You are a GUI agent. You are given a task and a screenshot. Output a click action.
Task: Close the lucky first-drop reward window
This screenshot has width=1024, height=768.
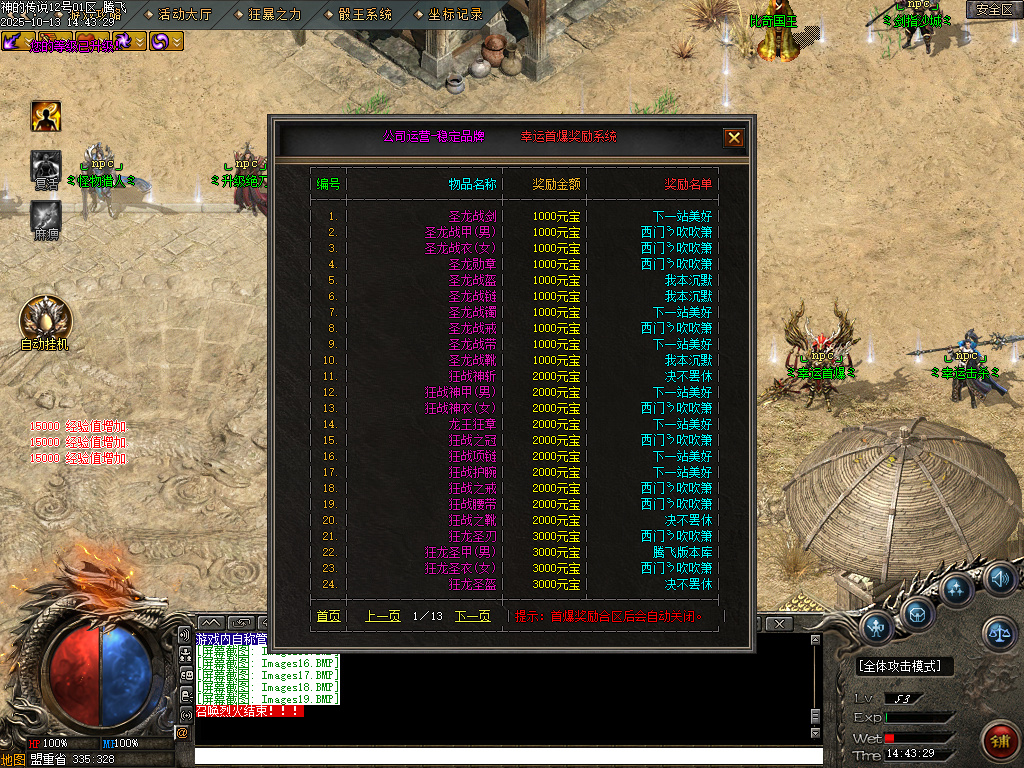pos(734,138)
